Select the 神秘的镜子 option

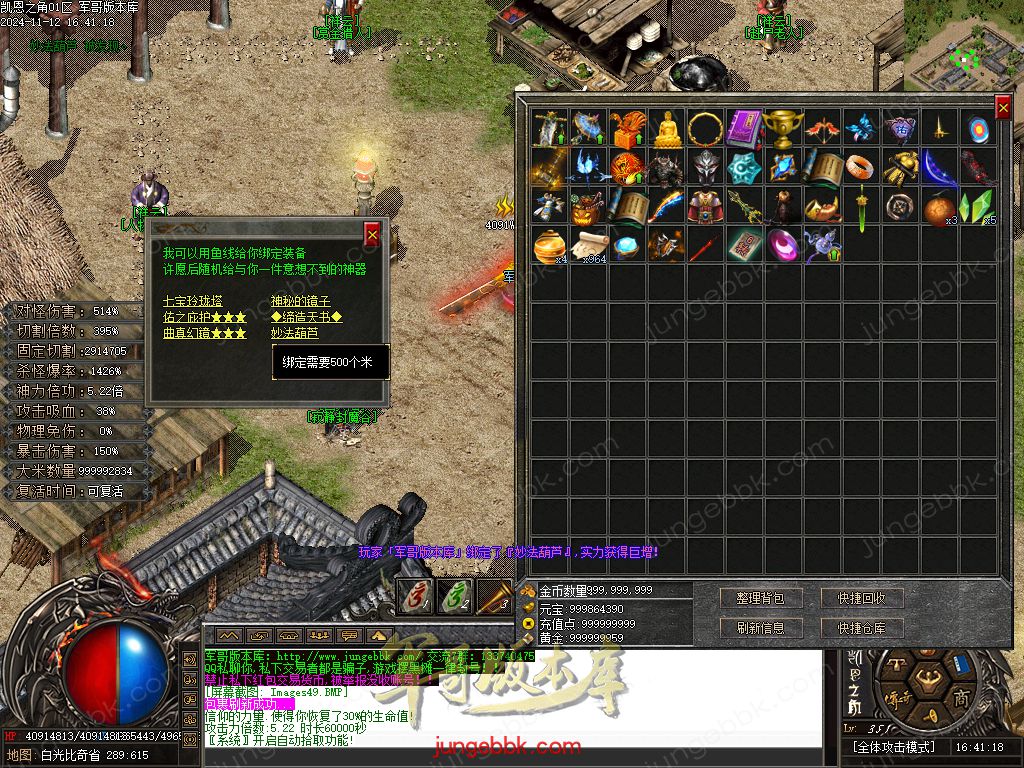(x=300, y=300)
